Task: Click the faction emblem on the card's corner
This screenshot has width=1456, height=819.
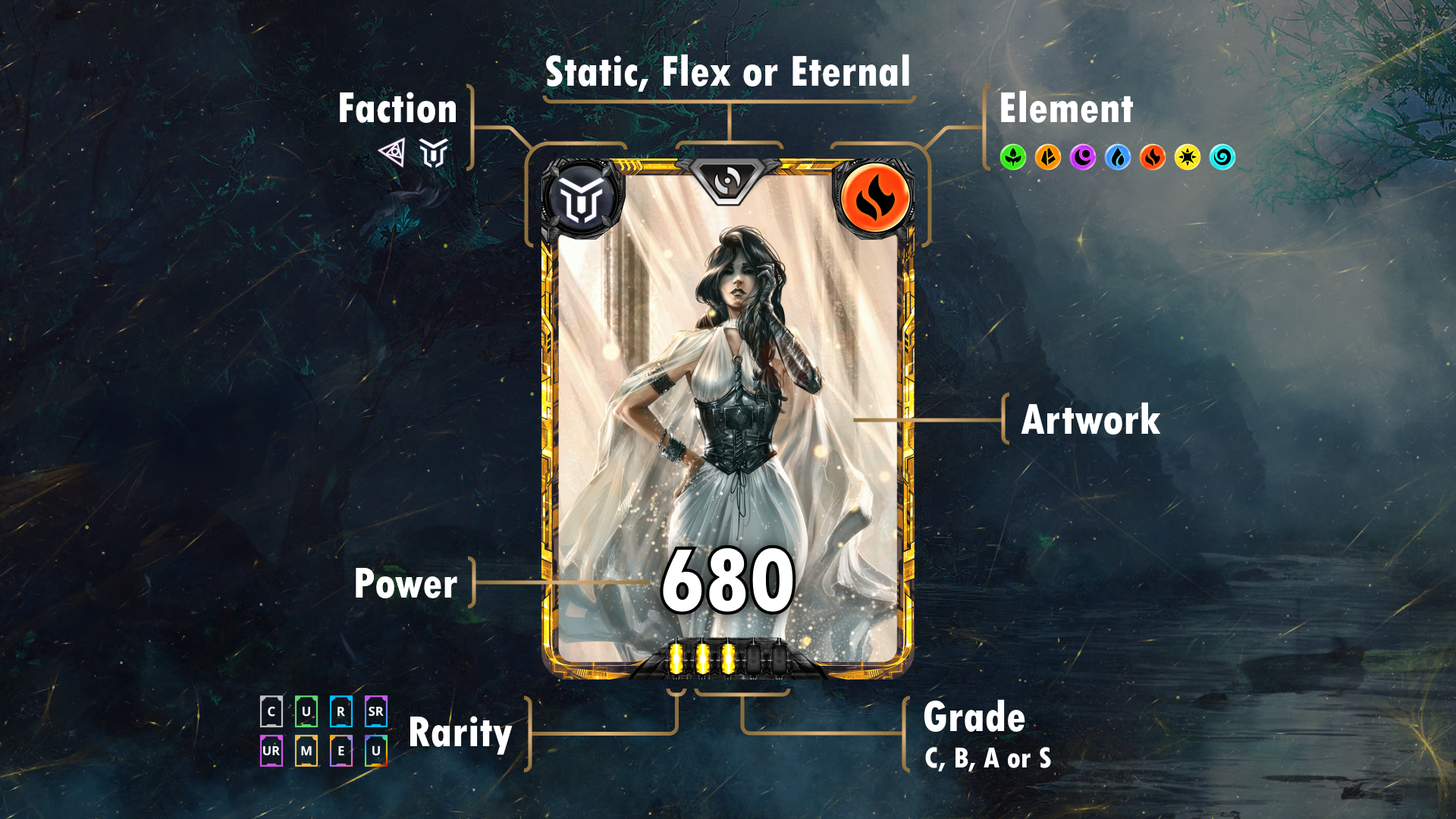Action: point(582,199)
